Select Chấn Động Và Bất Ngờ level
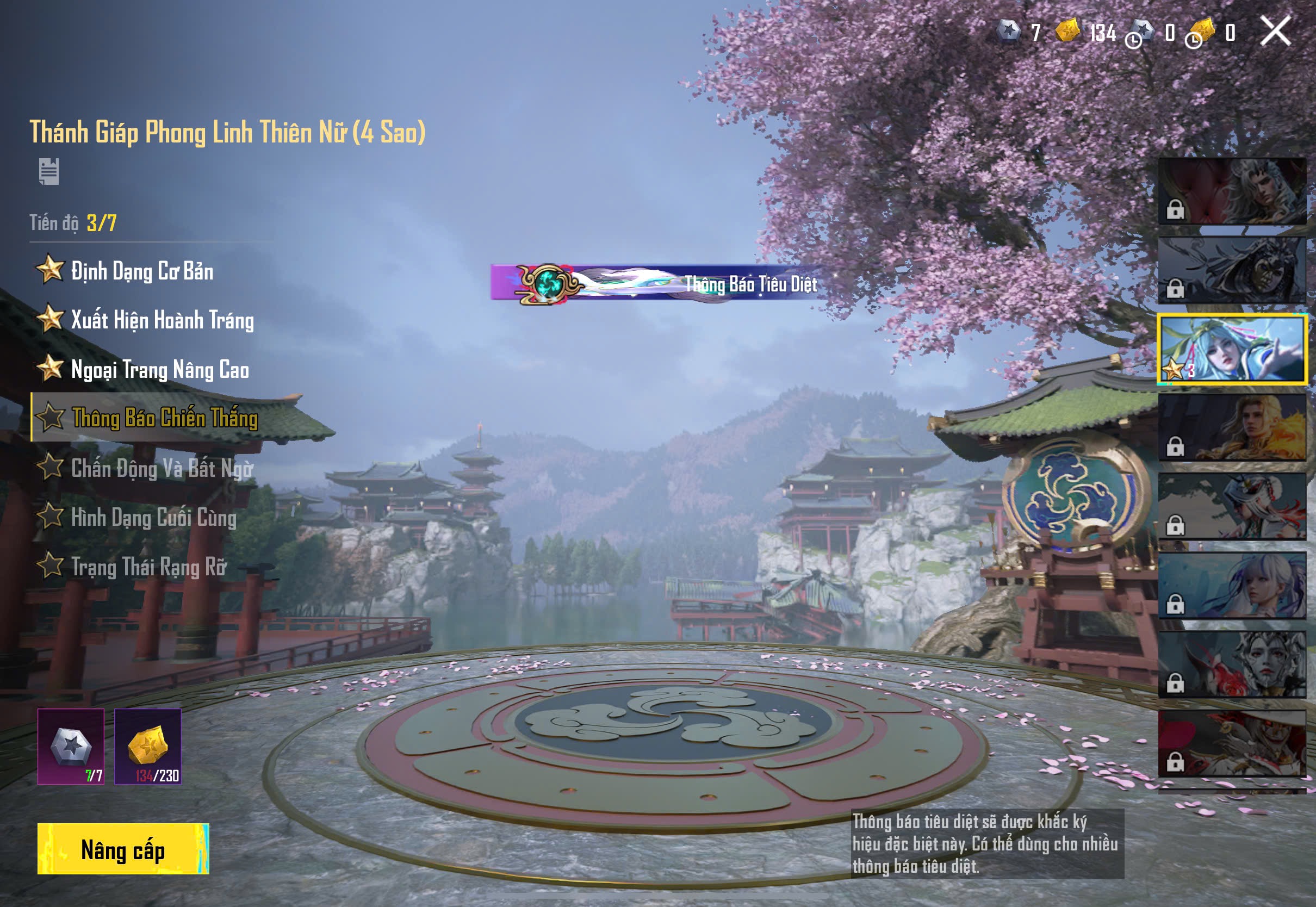Image resolution: width=1316 pixels, height=907 pixels. coord(162,468)
